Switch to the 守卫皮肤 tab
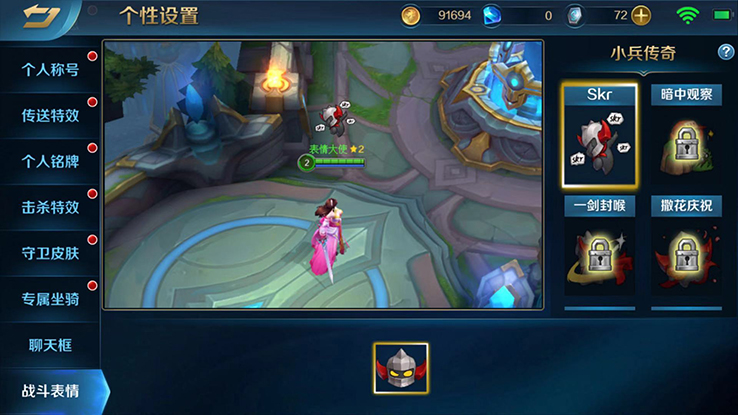Image resolution: width=738 pixels, height=415 pixels. (x=50, y=254)
